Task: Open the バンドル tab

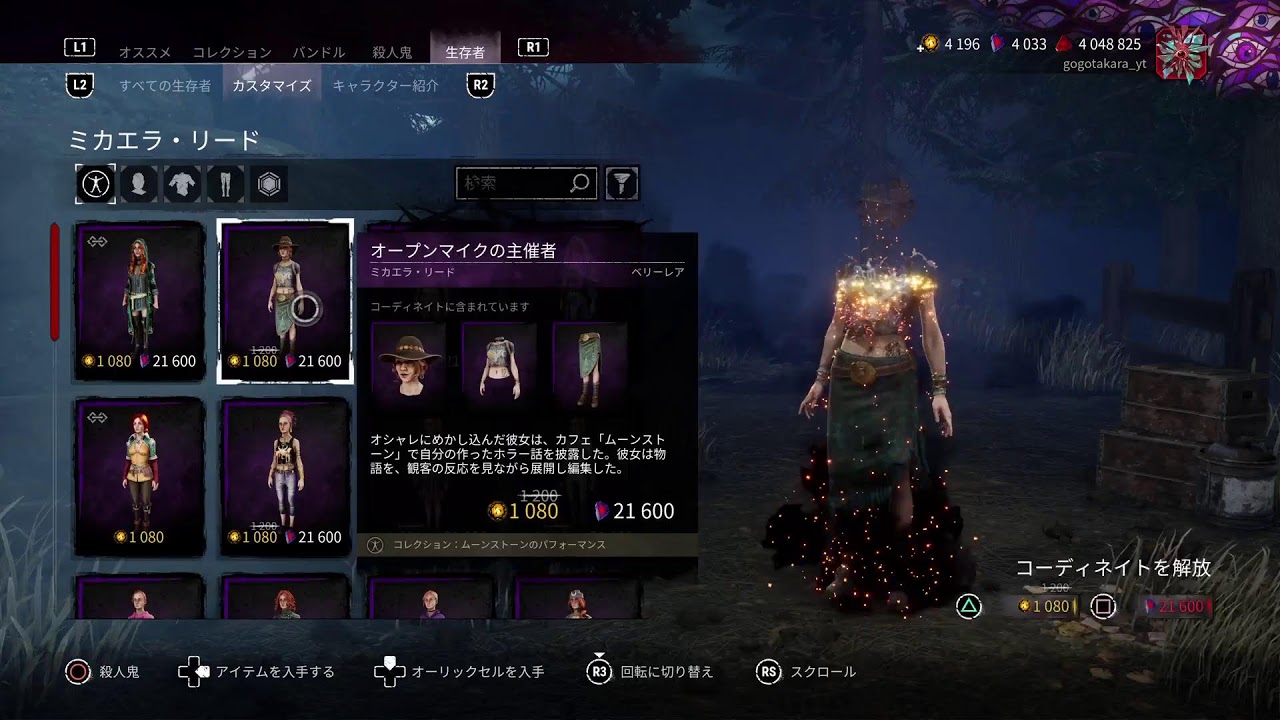Action: (319, 52)
